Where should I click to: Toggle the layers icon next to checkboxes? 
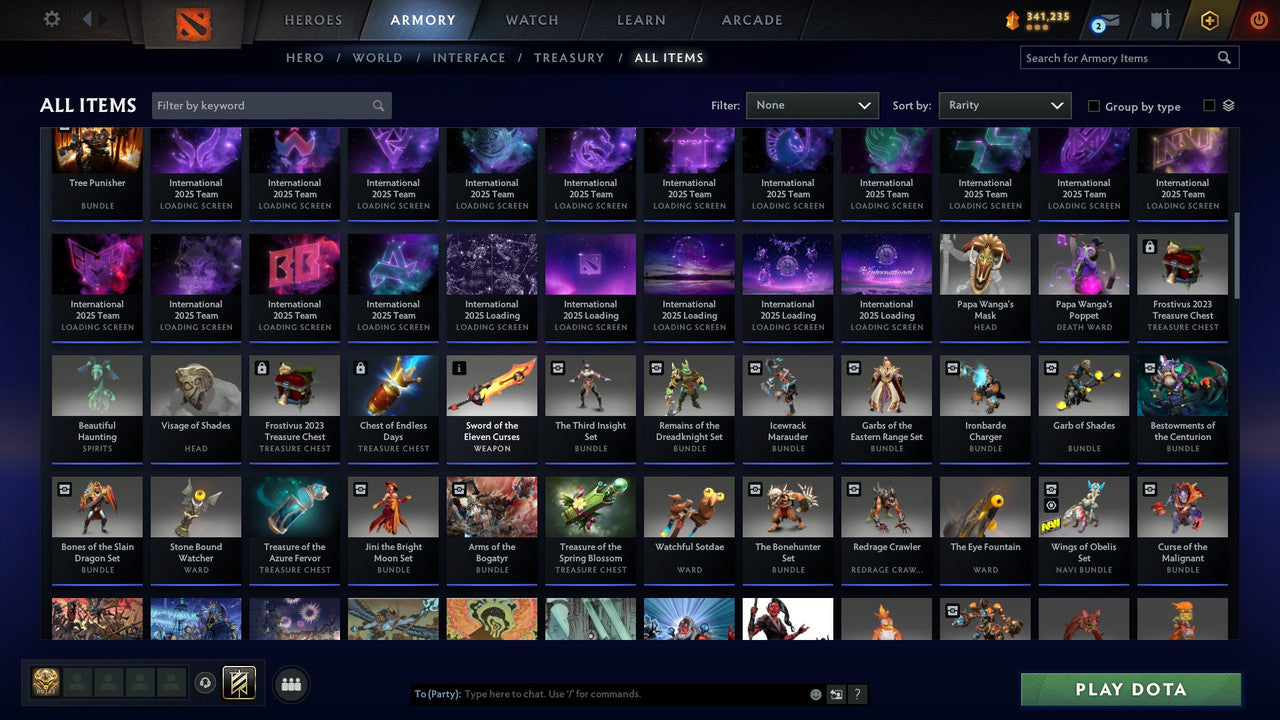pos(1229,105)
